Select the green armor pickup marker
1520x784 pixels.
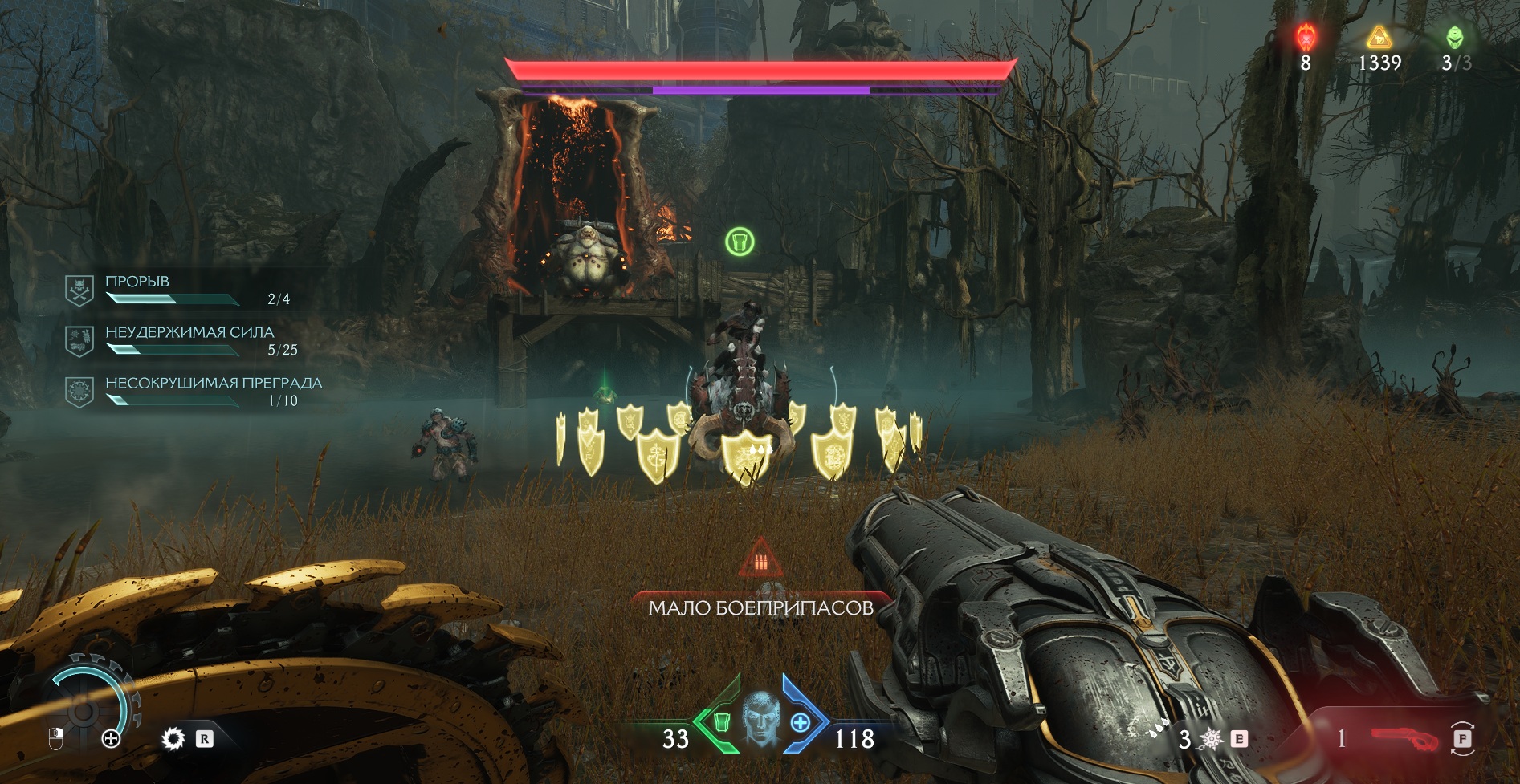(740, 241)
